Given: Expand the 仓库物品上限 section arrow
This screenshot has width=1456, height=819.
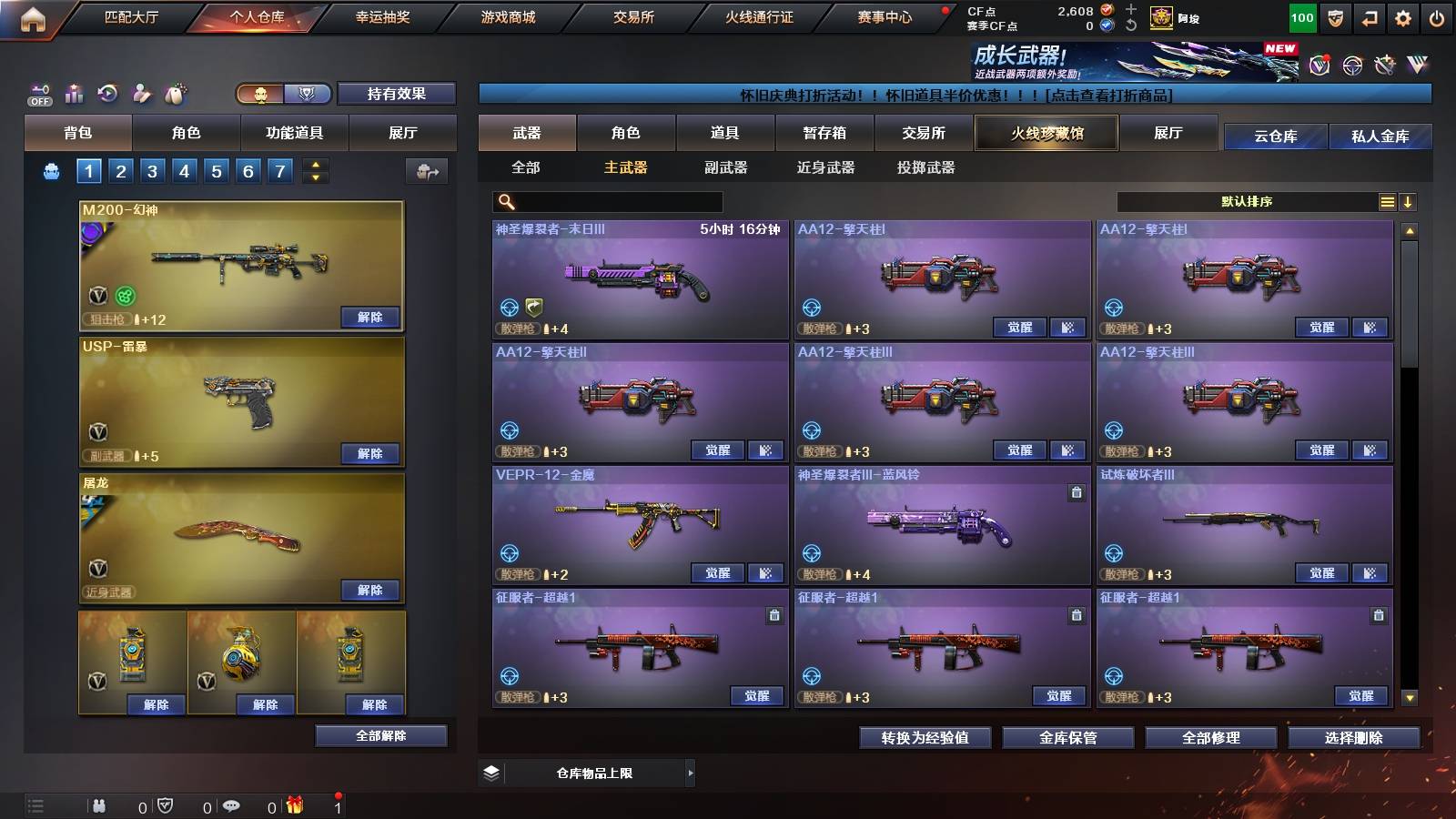Looking at the screenshot, I should (692, 773).
